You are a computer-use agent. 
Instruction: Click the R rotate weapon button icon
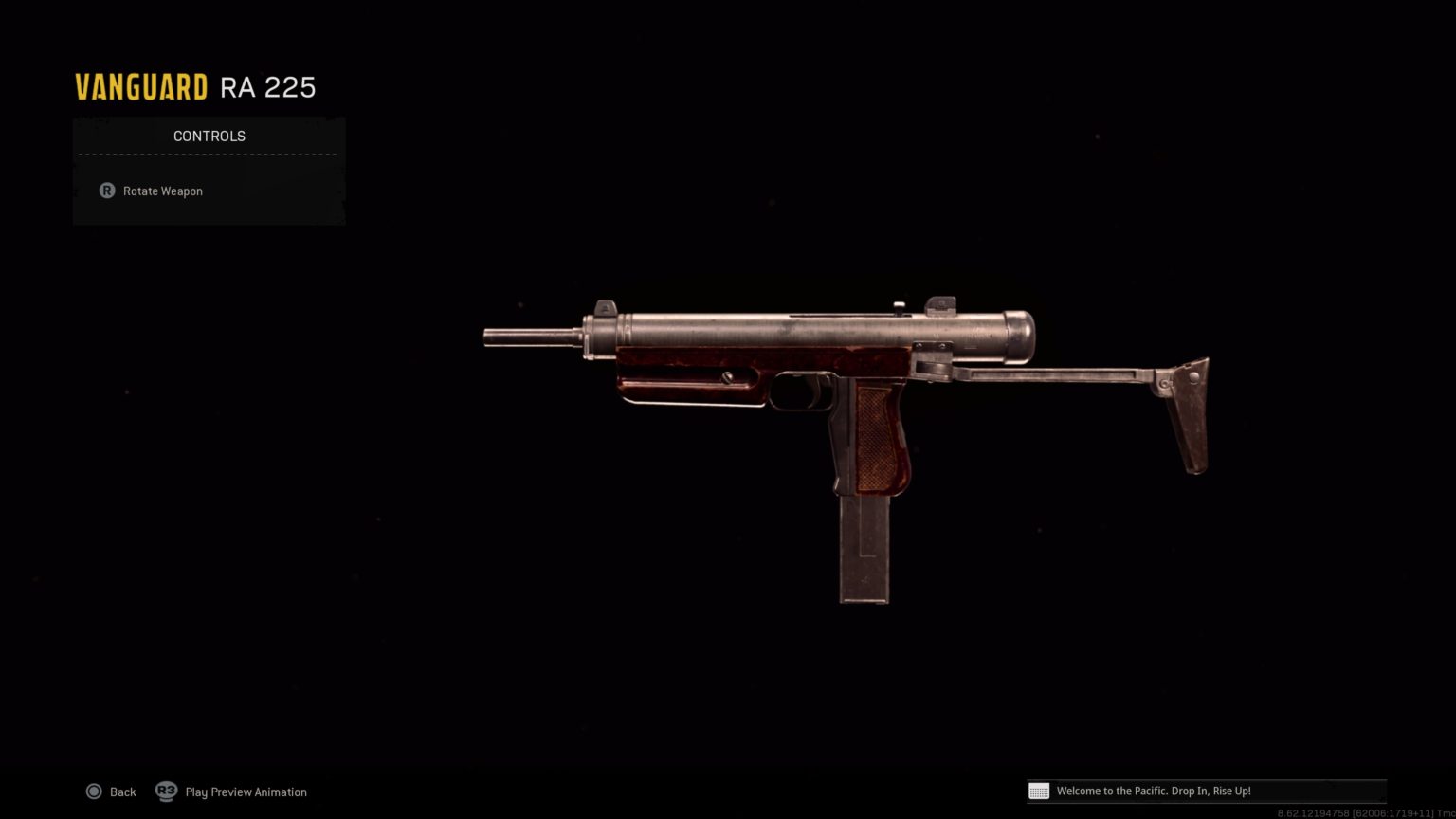(107, 191)
